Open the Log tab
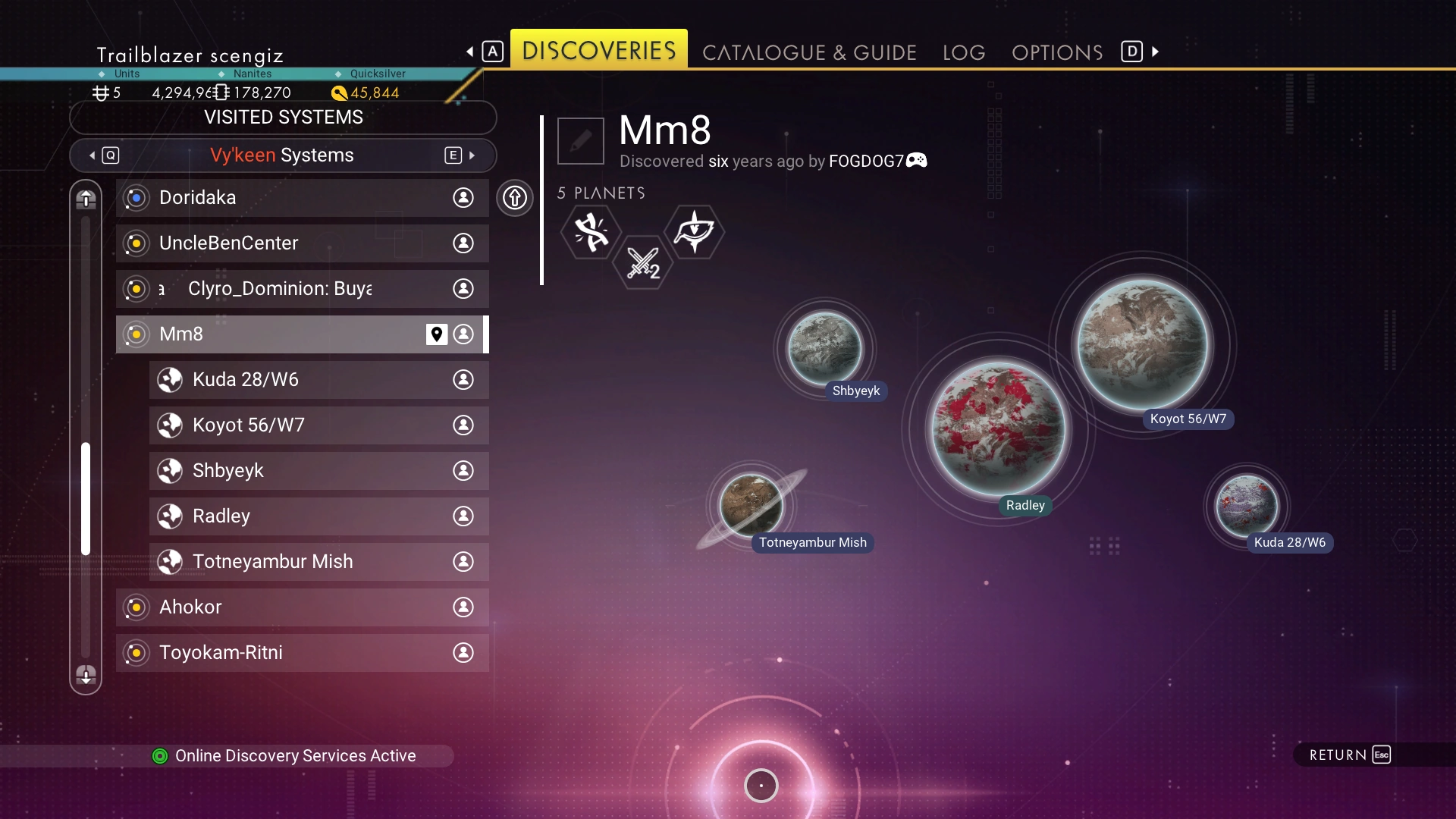1456x819 pixels. coord(964,52)
